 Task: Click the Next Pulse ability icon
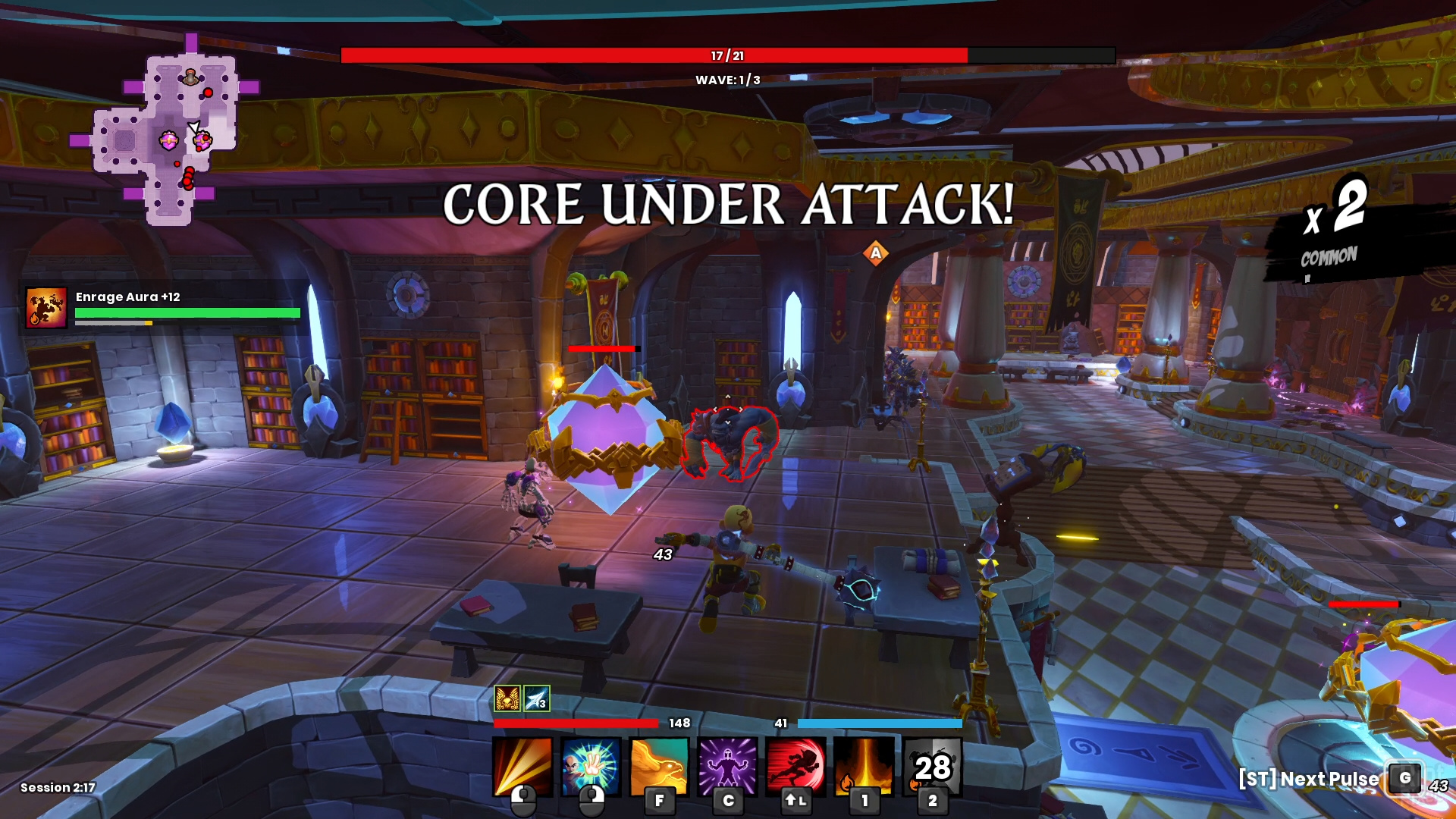pos(1405,778)
